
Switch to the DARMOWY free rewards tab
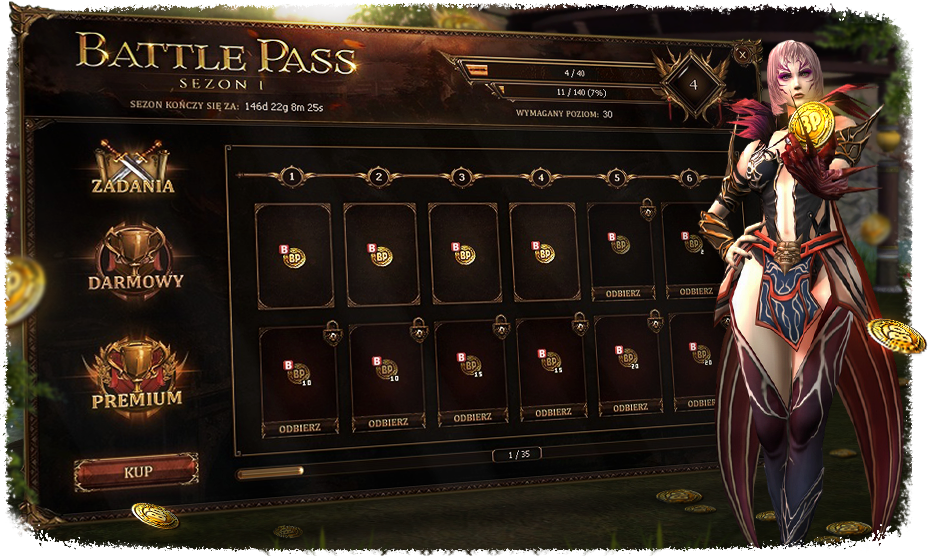pyautogui.click(x=135, y=262)
